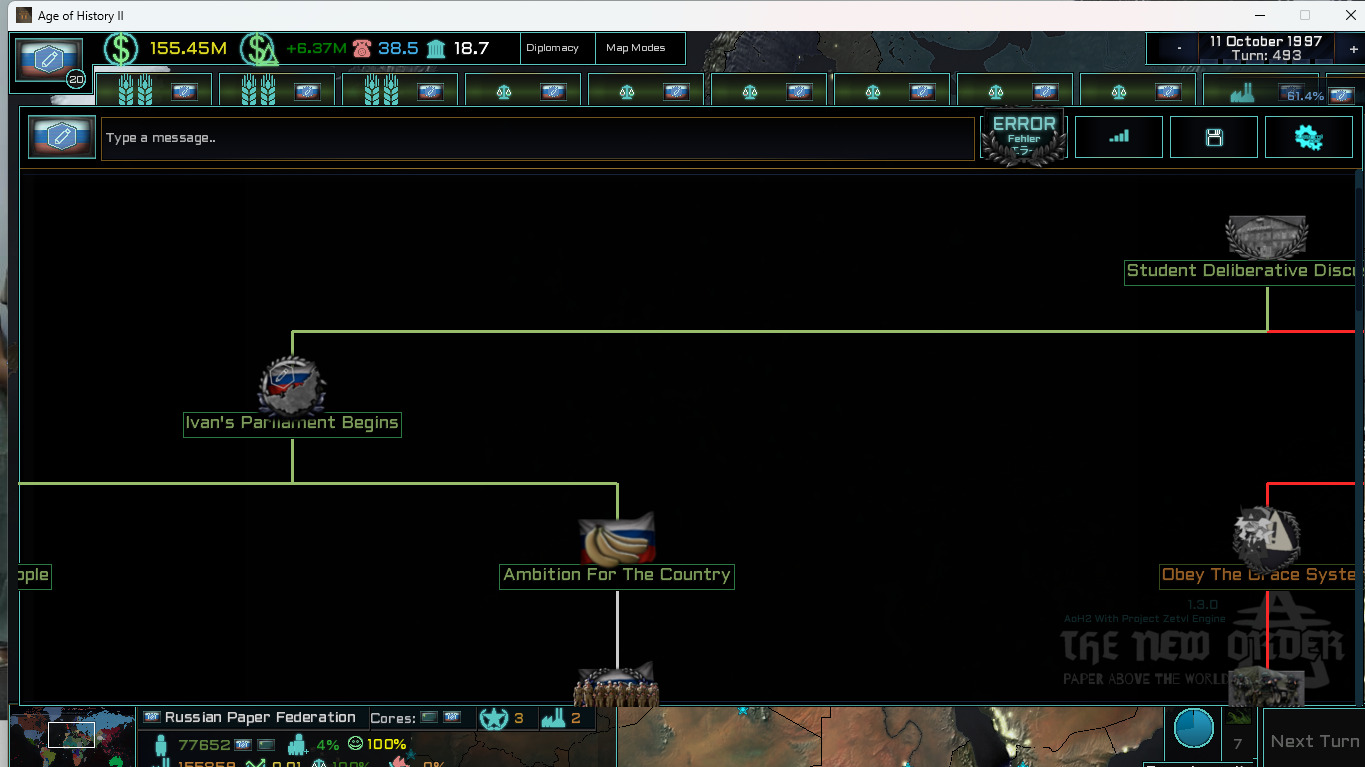The height and width of the screenshot is (767, 1365).
Task: Click the country flag in the top-left corner
Action: [x=48, y=60]
